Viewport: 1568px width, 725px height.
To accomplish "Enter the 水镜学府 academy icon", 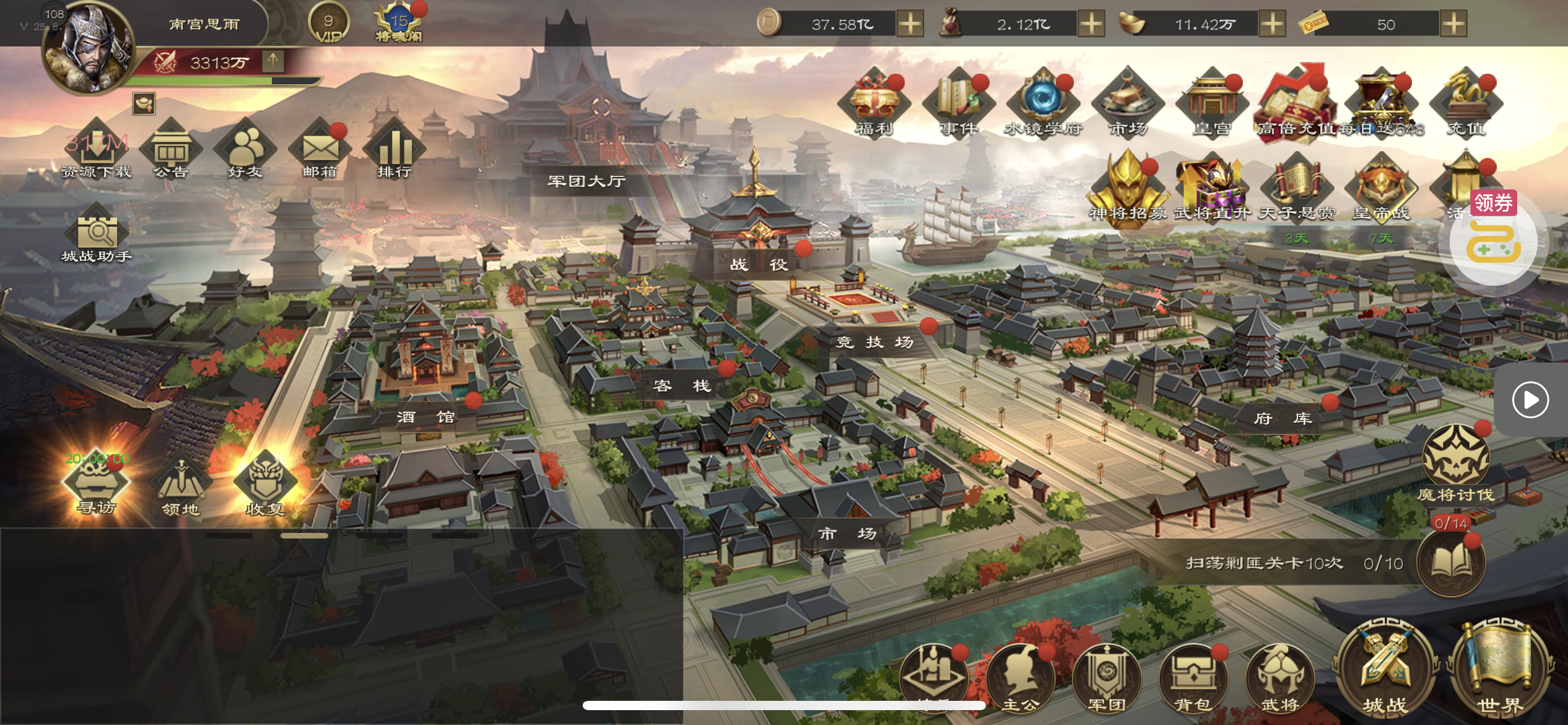I will click(1043, 102).
